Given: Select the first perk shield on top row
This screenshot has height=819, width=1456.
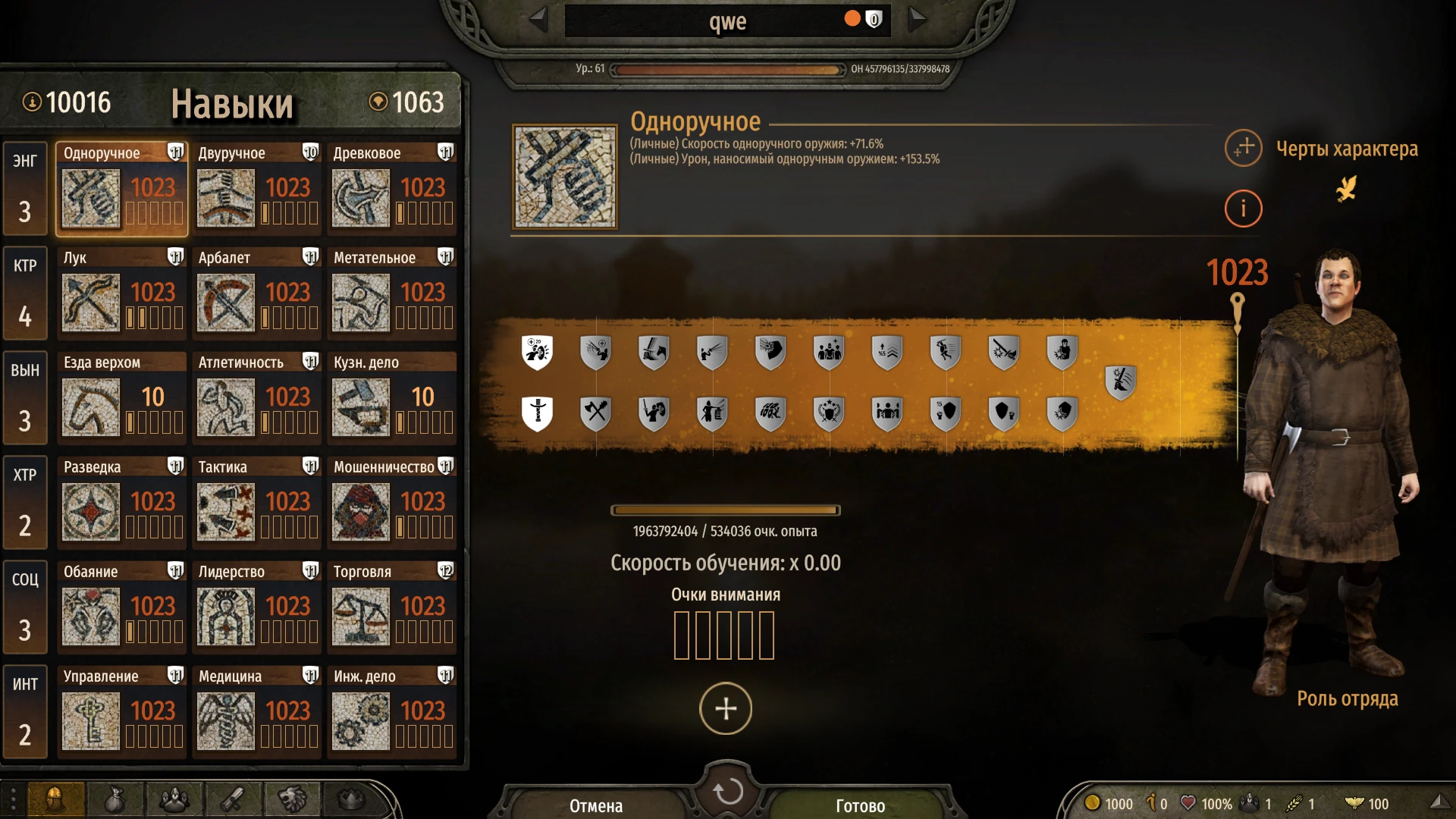Looking at the screenshot, I should [538, 352].
